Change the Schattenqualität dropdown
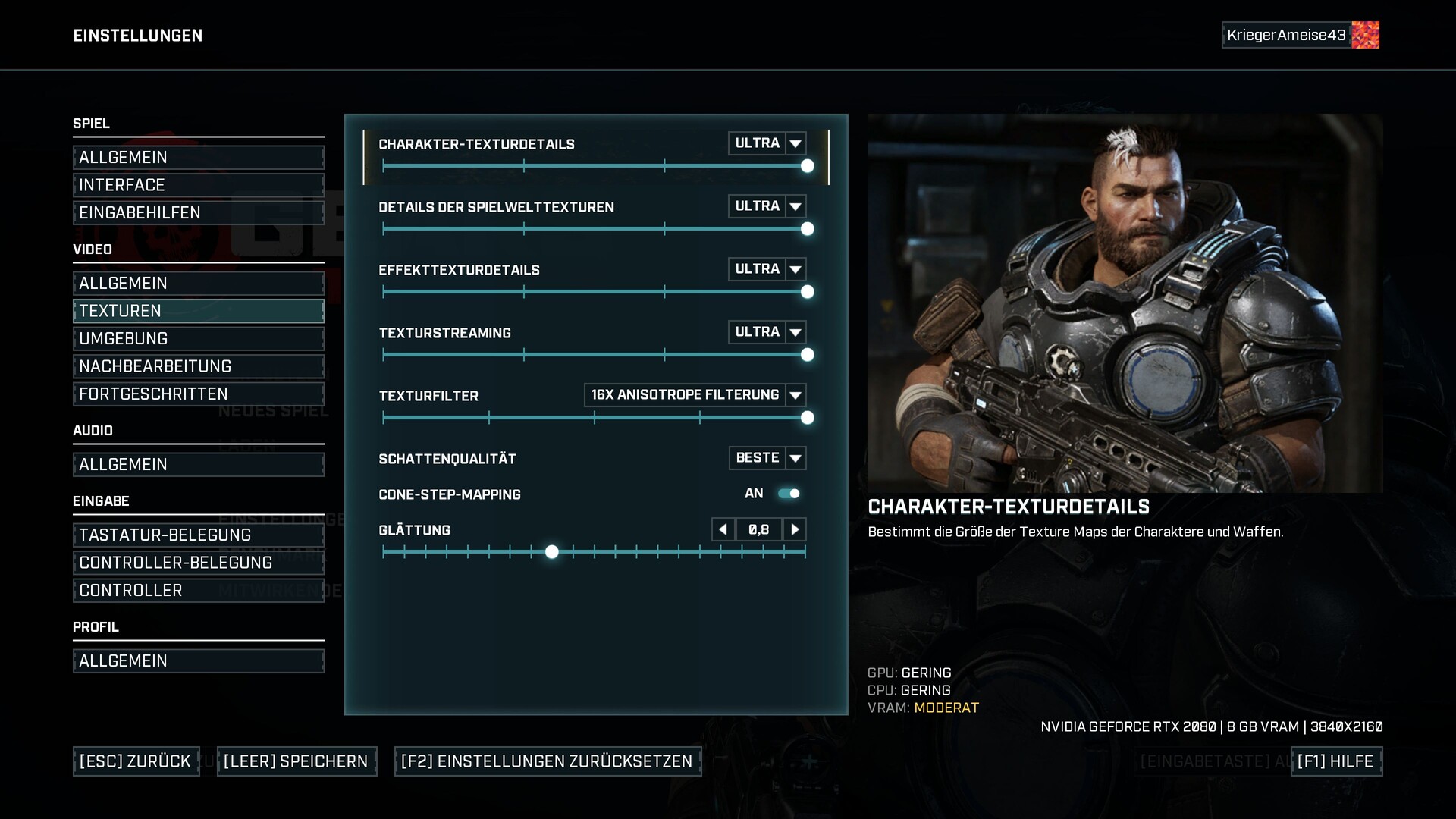Screen dimensions: 1456x819 [767, 458]
